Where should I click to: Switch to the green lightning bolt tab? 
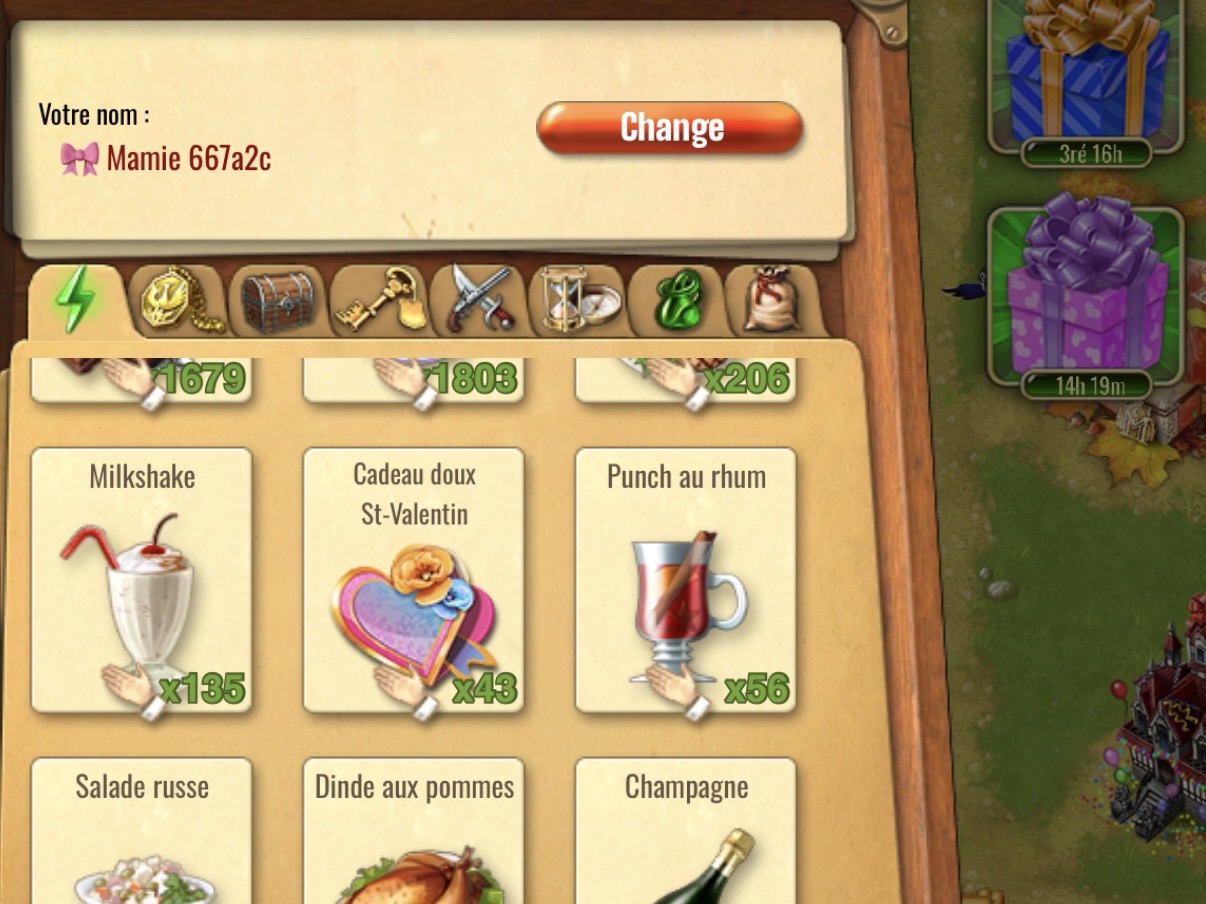(77, 300)
